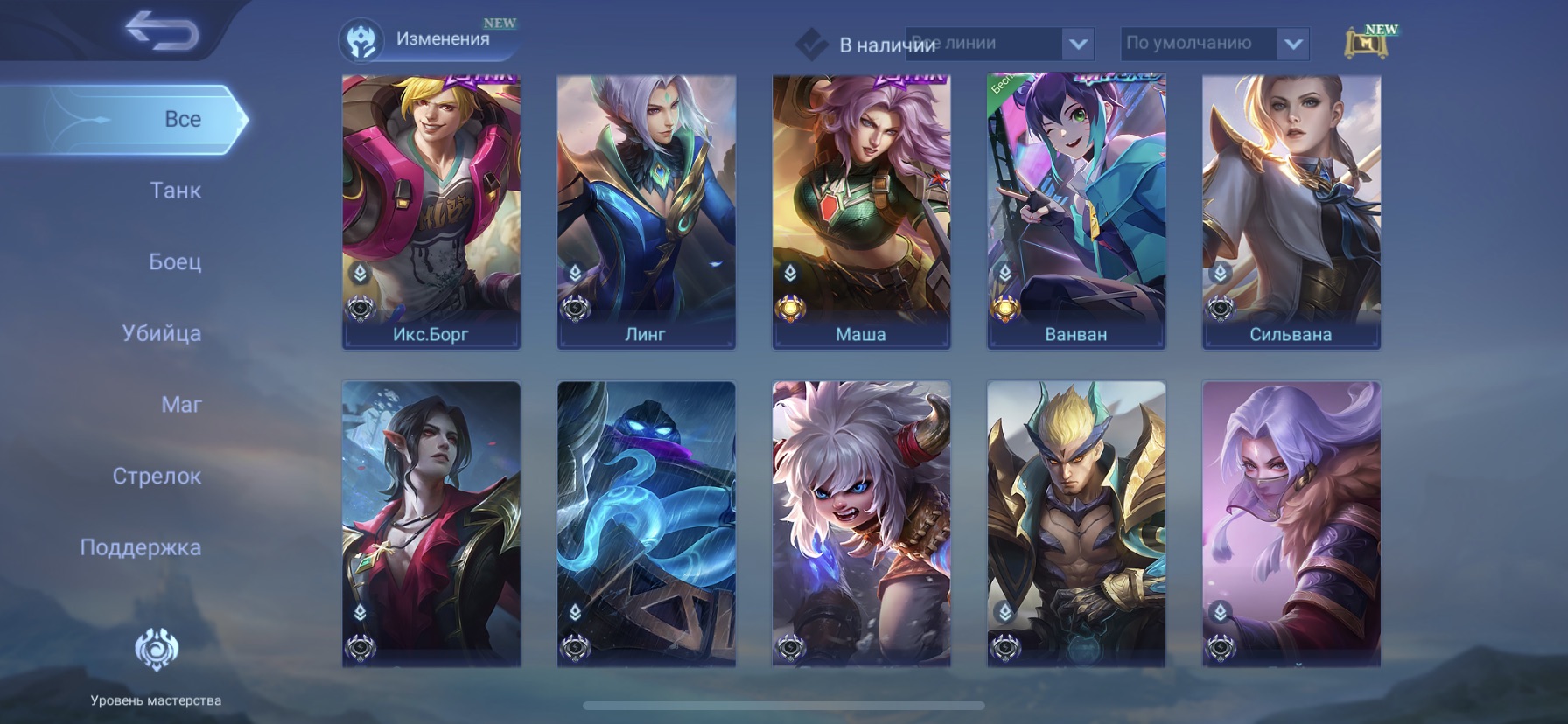Switch to the Танк tab
Viewport: 1568px width, 724px height.
(x=175, y=191)
